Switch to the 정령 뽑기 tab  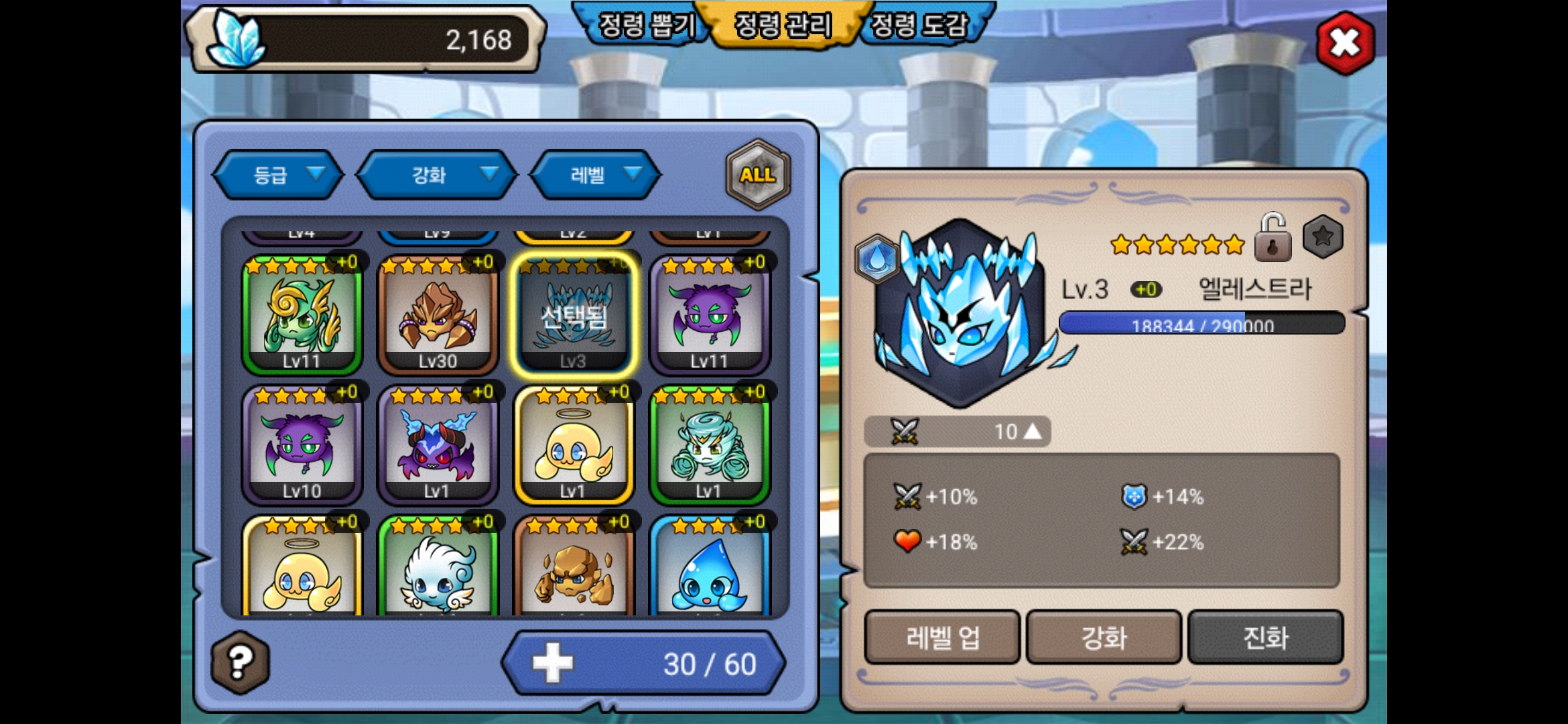pos(646,25)
